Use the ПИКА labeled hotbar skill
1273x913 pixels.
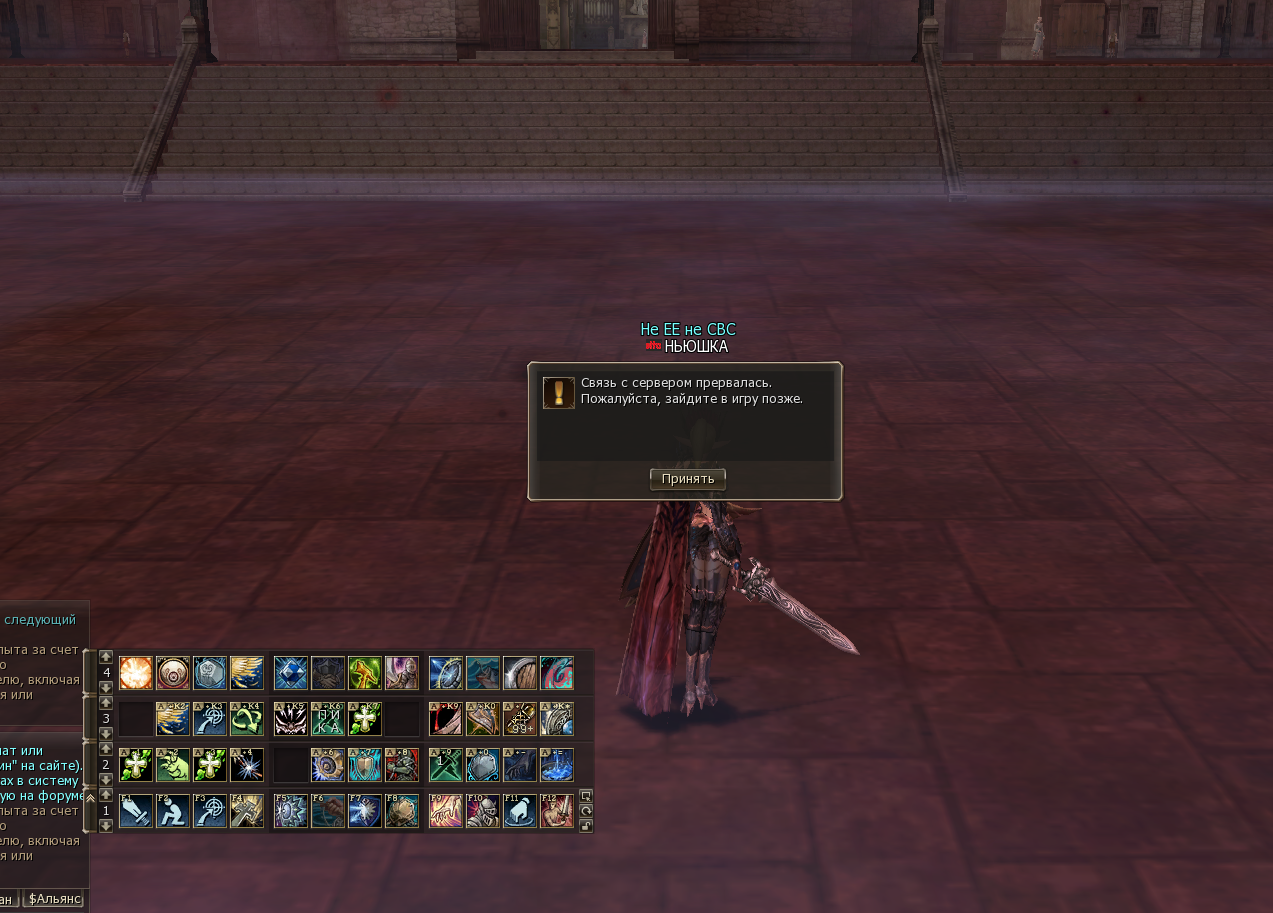(x=327, y=719)
